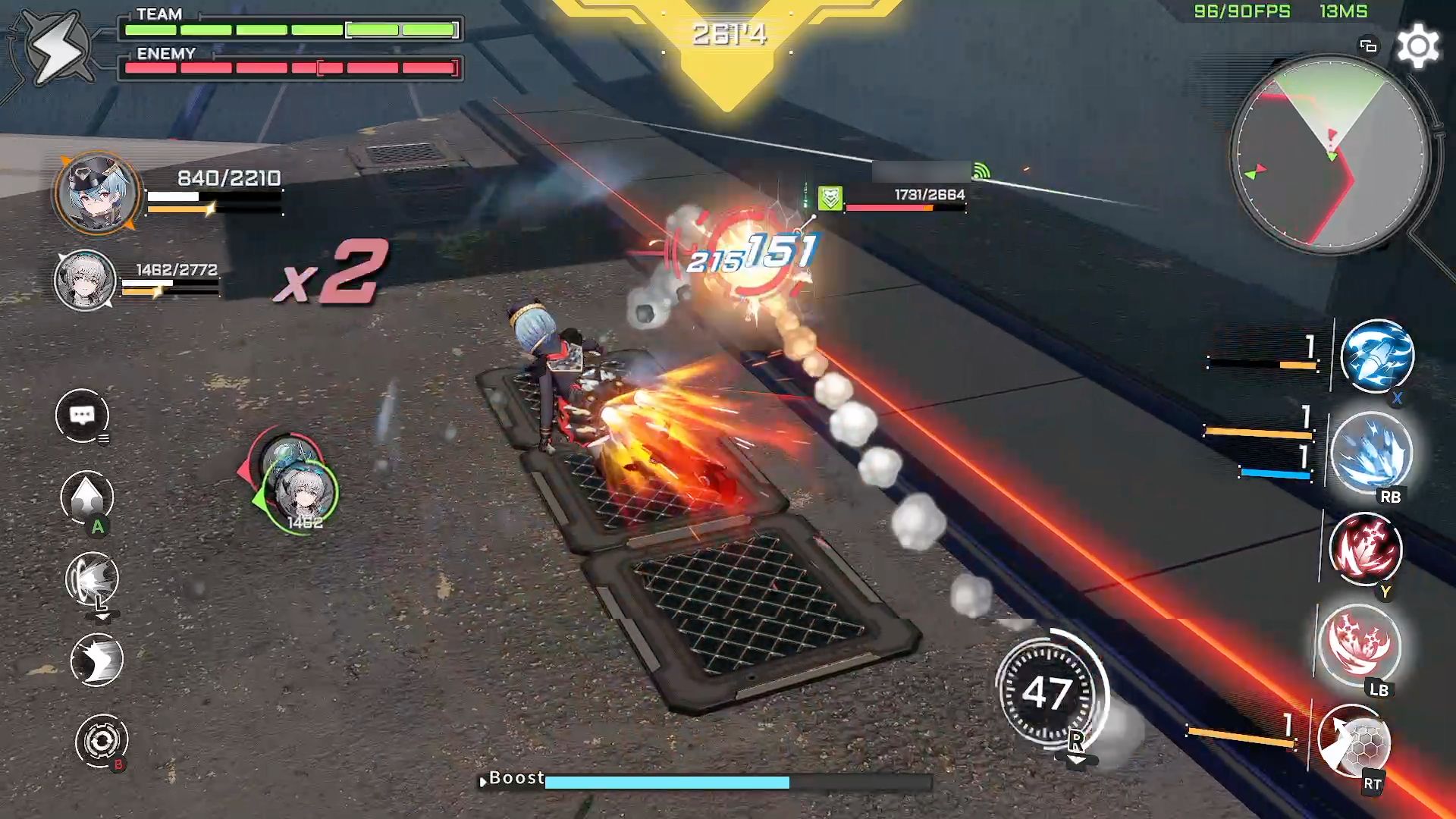
Task: Use the white swoosh boost button
Action: coord(96,660)
